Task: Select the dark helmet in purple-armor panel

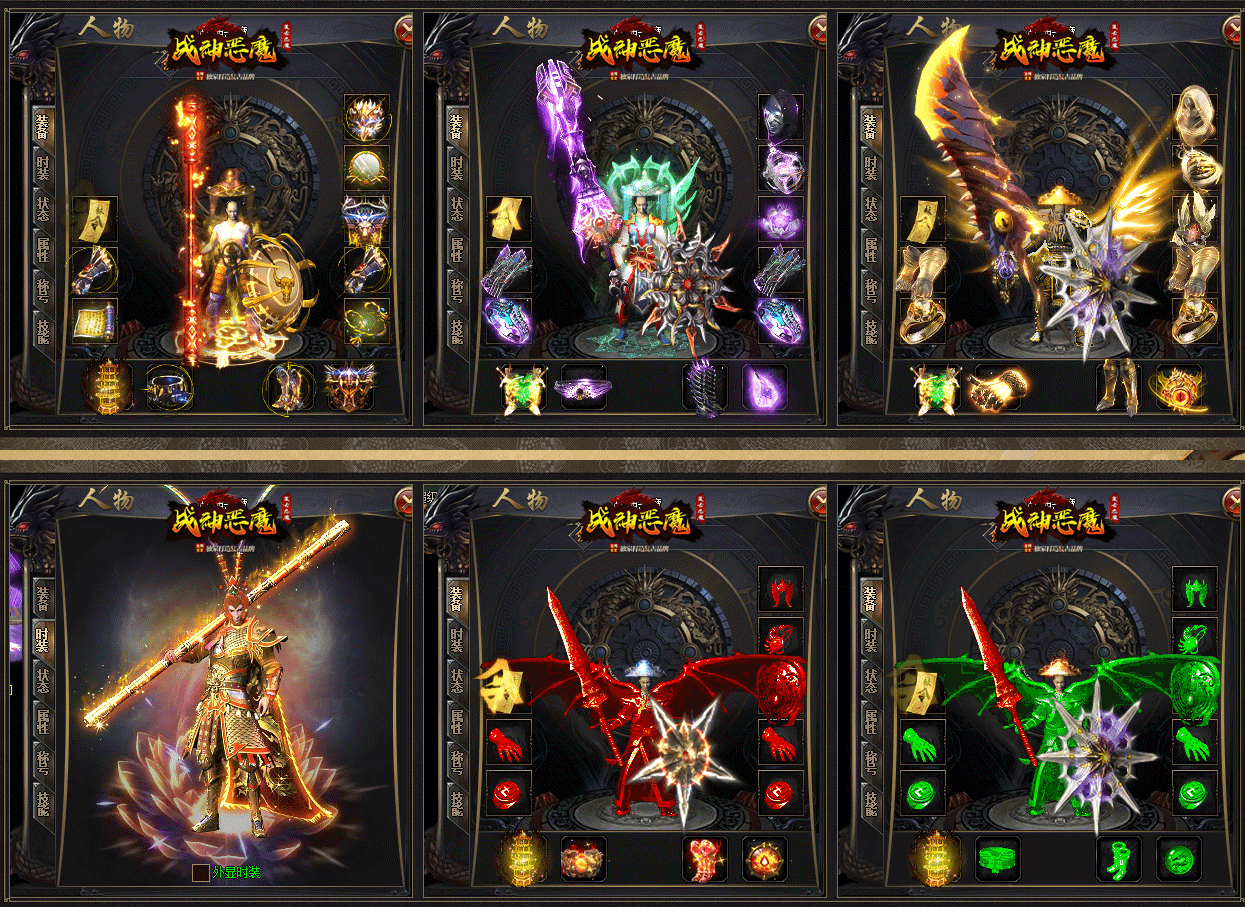Action: click(780, 116)
